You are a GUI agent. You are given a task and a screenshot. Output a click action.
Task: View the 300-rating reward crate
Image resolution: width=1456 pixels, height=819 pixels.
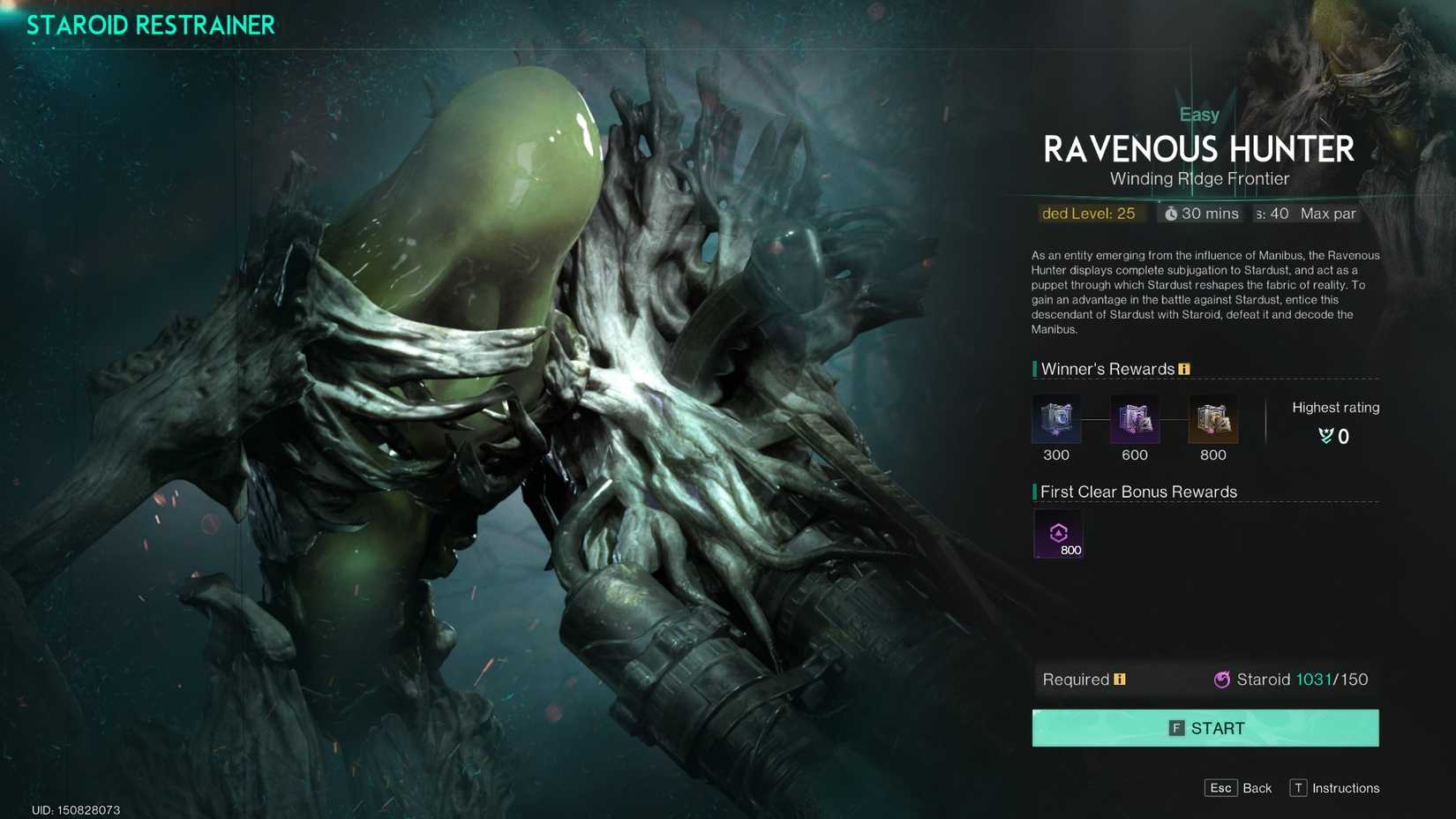coord(1056,418)
